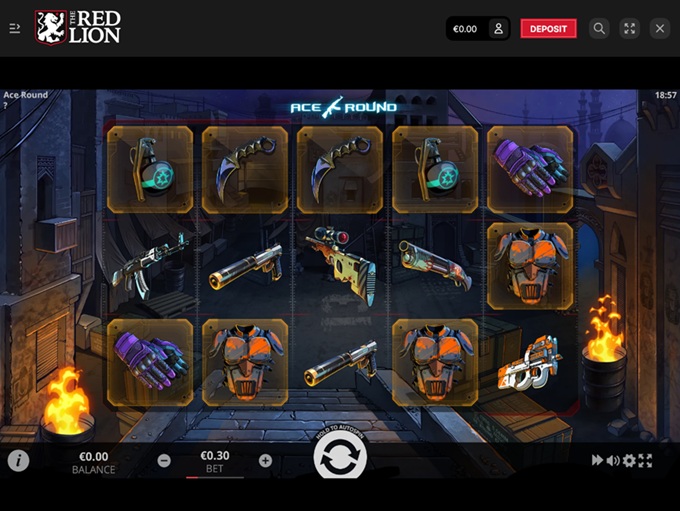Decrease the bet with the minus button
Image resolution: width=680 pixels, height=511 pixels.
click(164, 461)
